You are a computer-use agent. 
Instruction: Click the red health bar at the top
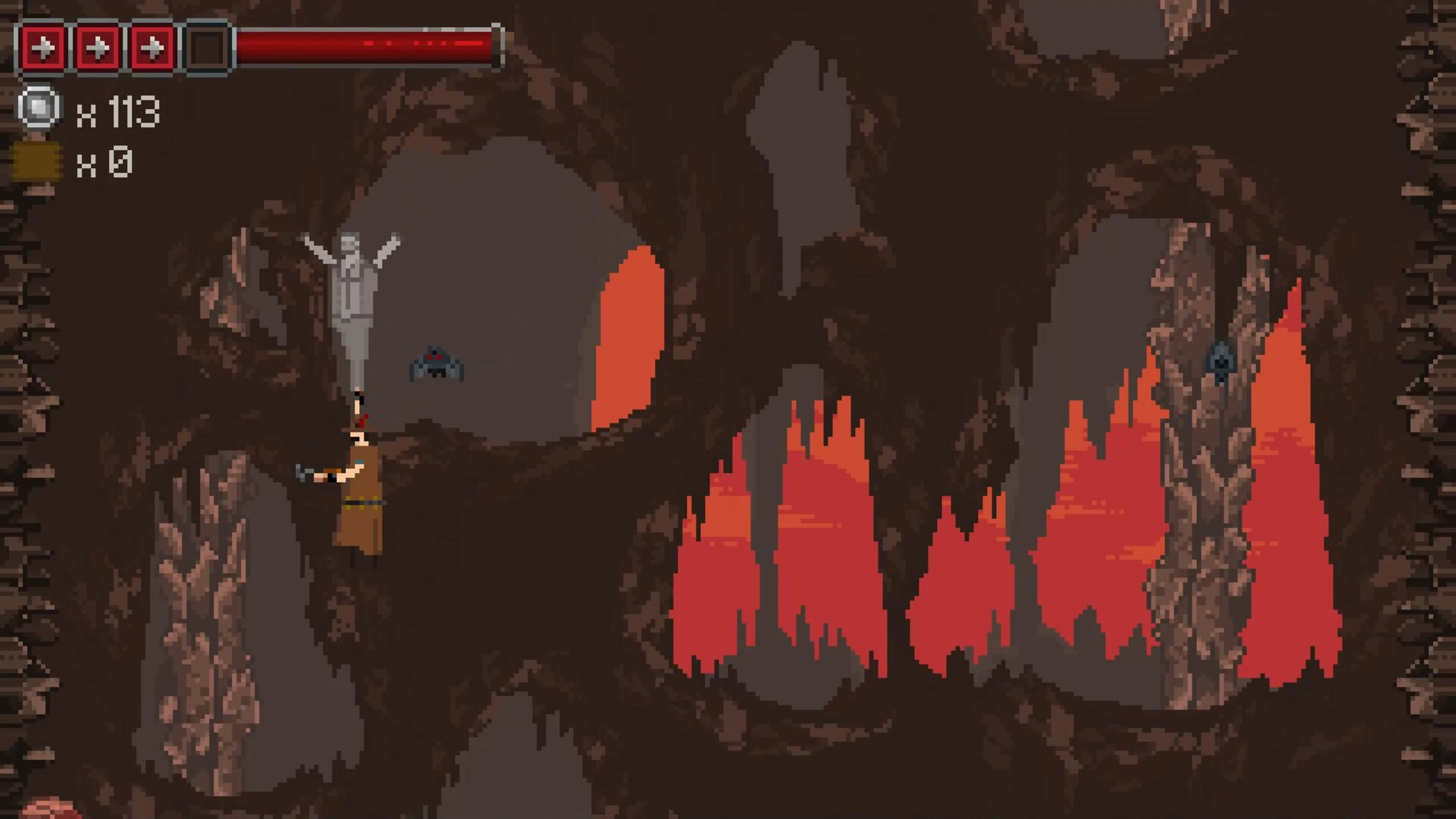(367, 46)
